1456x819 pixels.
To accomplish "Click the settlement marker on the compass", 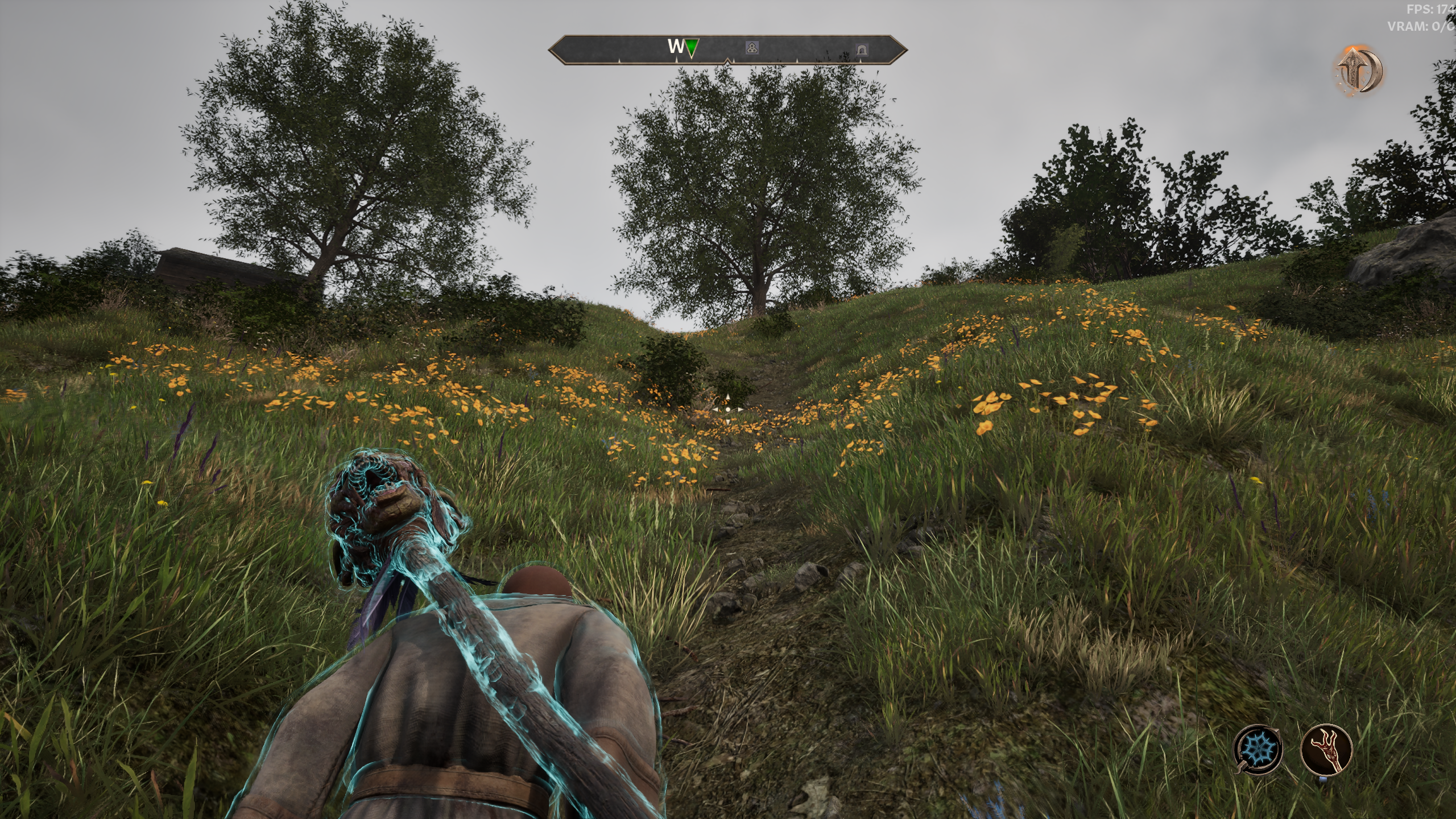I will [x=752, y=49].
